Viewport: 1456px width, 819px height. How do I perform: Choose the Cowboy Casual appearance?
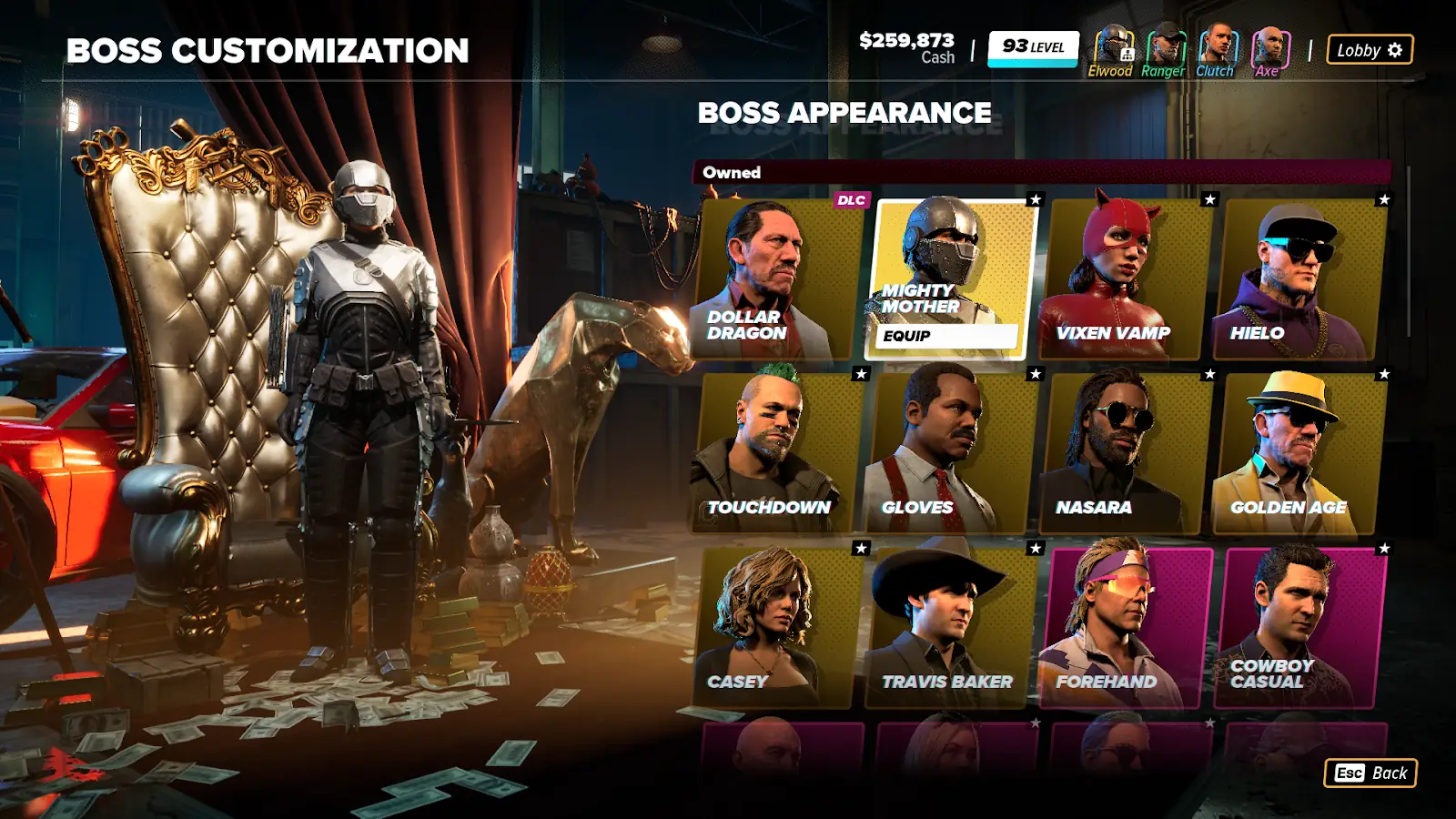[1301, 627]
